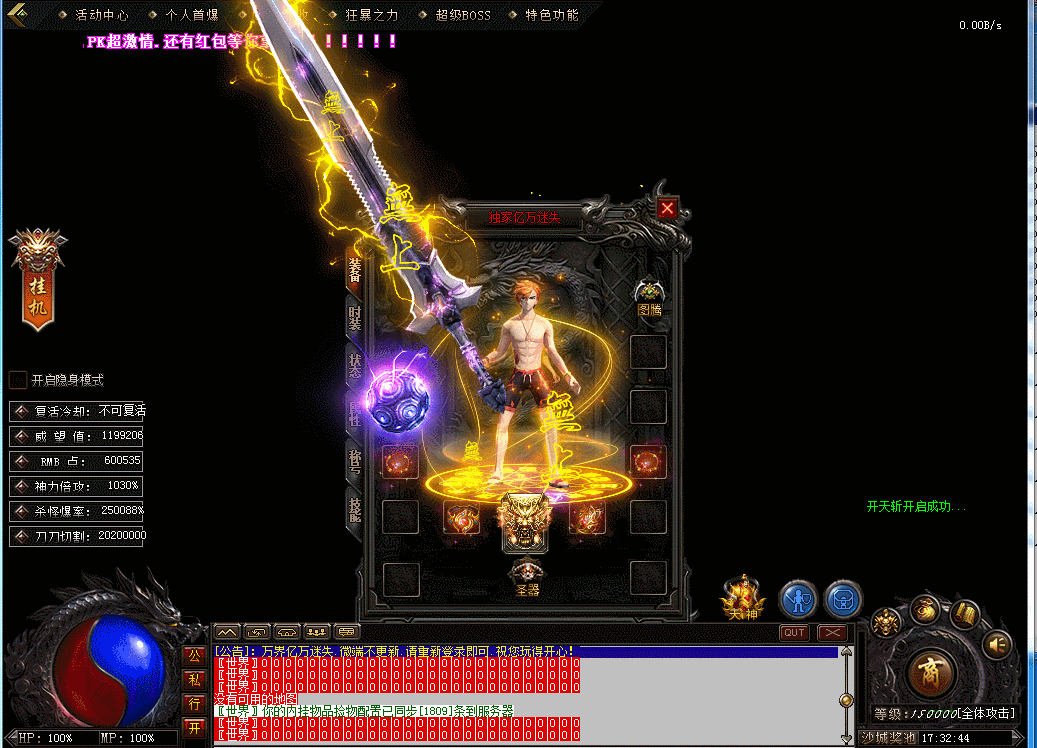Toggle the sound speaker icon
This screenshot has width=1037, height=748.
point(997,645)
